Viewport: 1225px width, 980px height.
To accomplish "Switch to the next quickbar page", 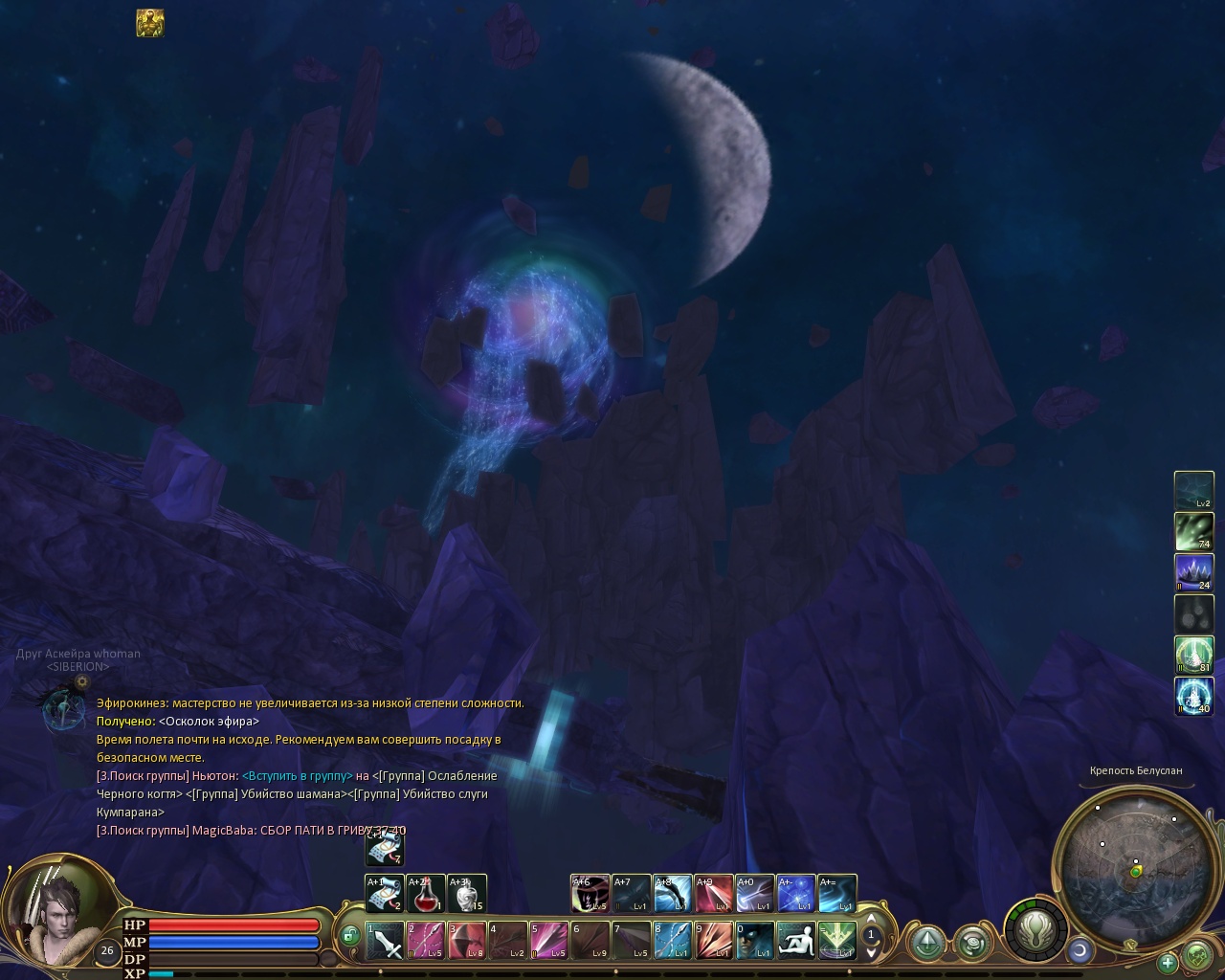I will pyautogui.click(x=871, y=953).
